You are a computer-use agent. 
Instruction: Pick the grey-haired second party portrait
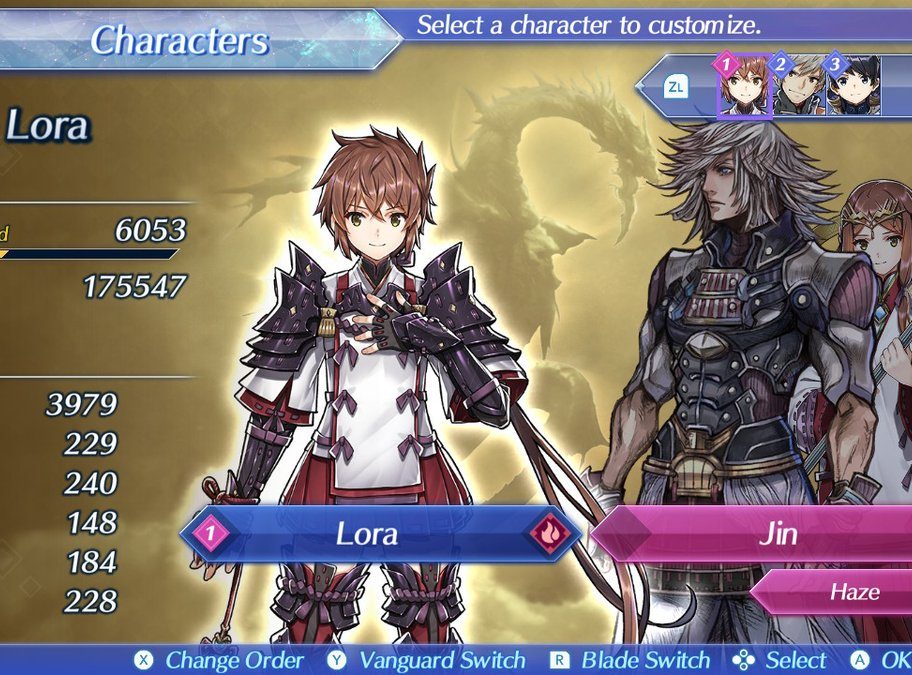pos(801,88)
